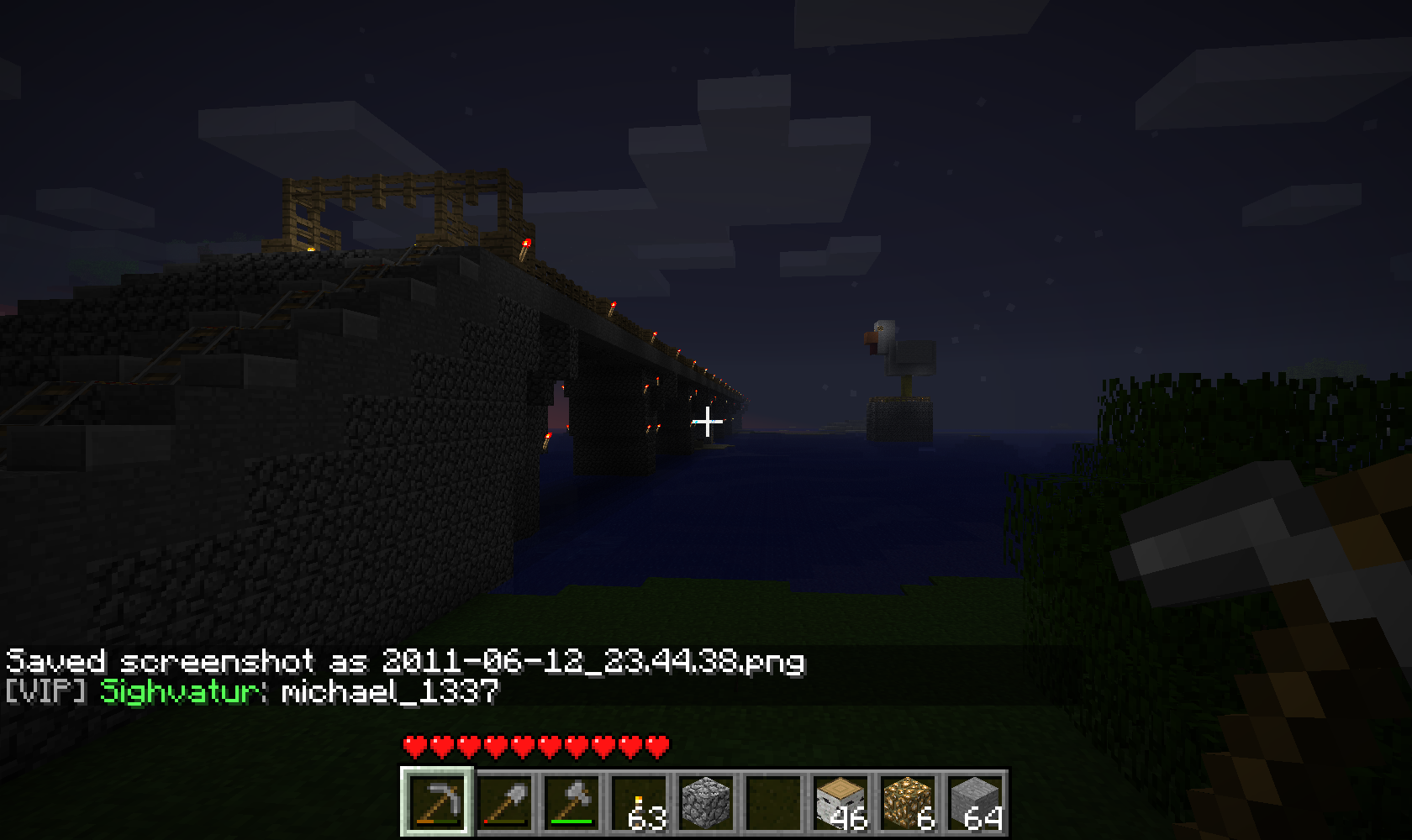Switch to the shovel in the hotbar
The image size is (1412, 840).
[505, 801]
